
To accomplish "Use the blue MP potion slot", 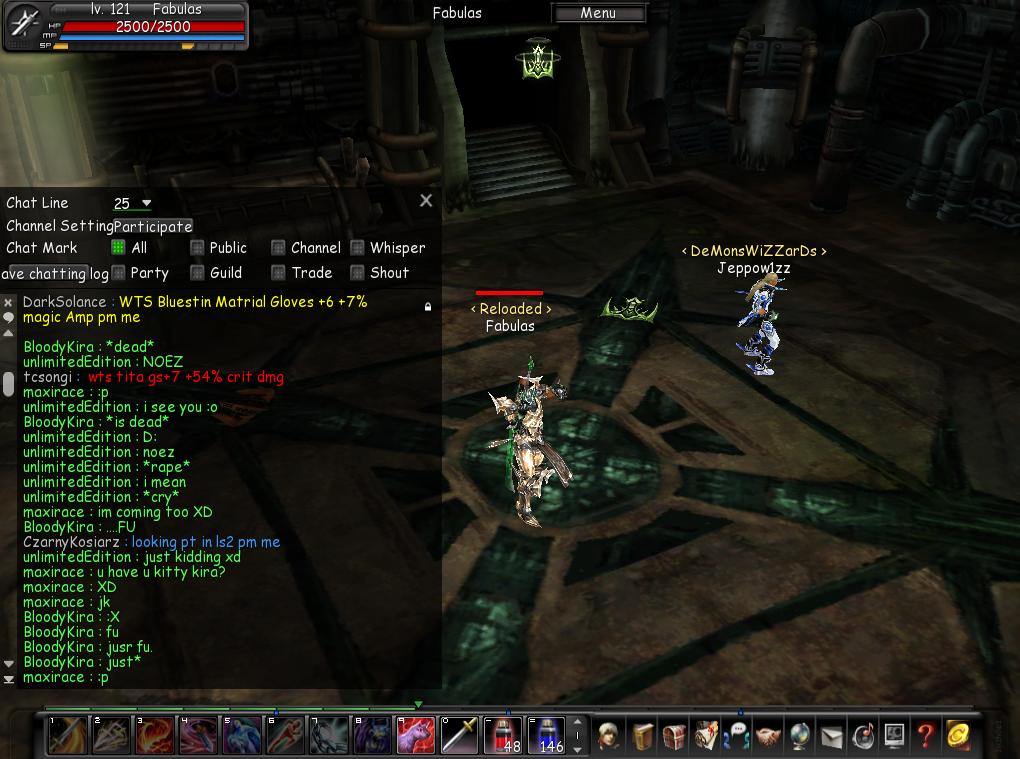I will click(546, 735).
